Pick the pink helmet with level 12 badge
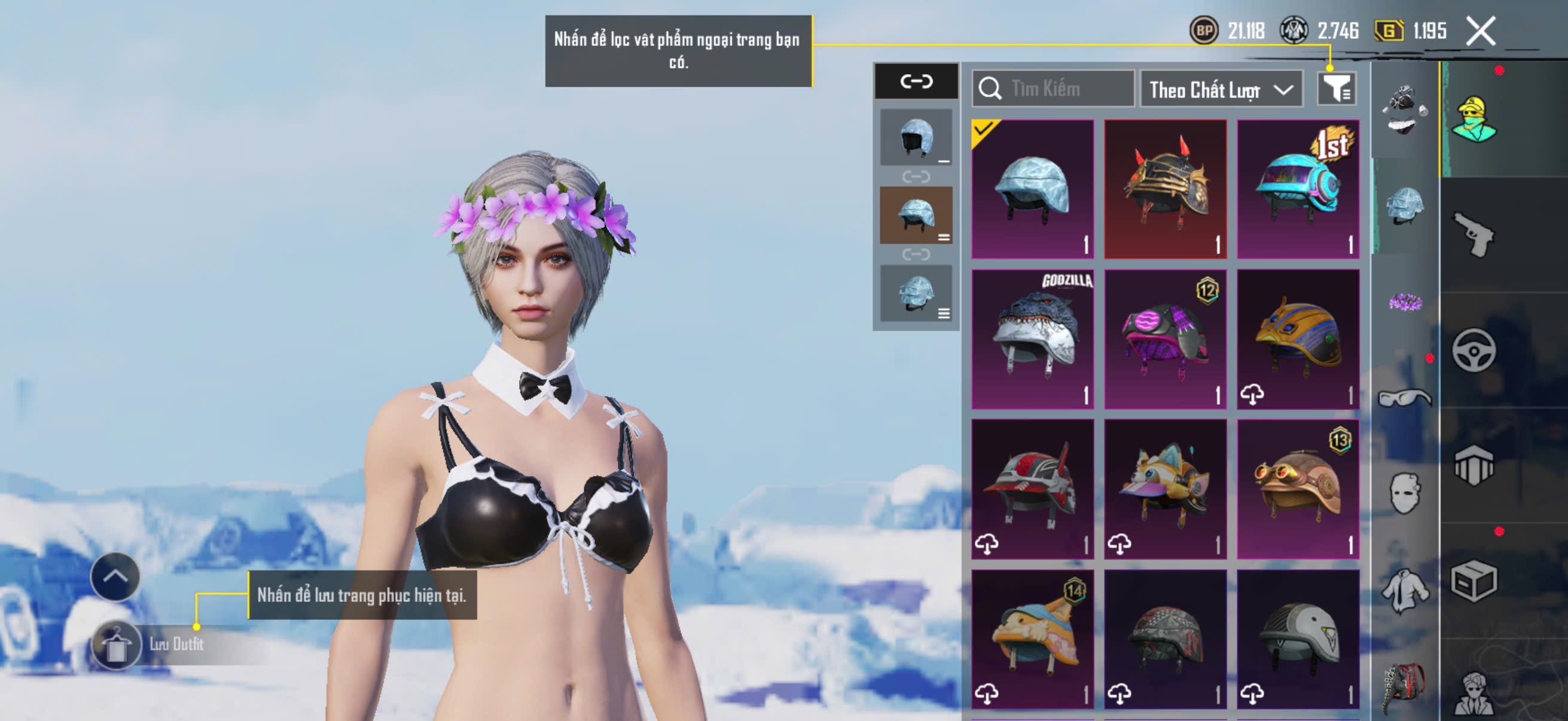The height and width of the screenshot is (721, 1568). click(x=1165, y=339)
